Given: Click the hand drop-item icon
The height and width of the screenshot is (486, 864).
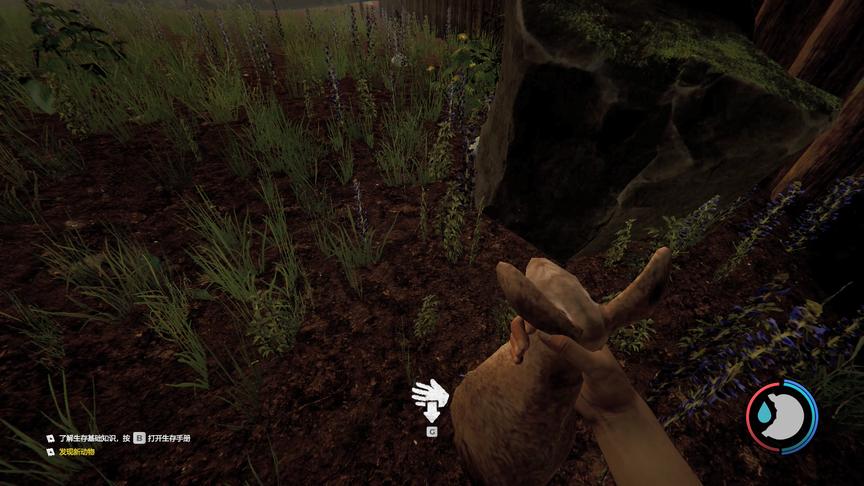Looking at the screenshot, I should (x=430, y=398).
